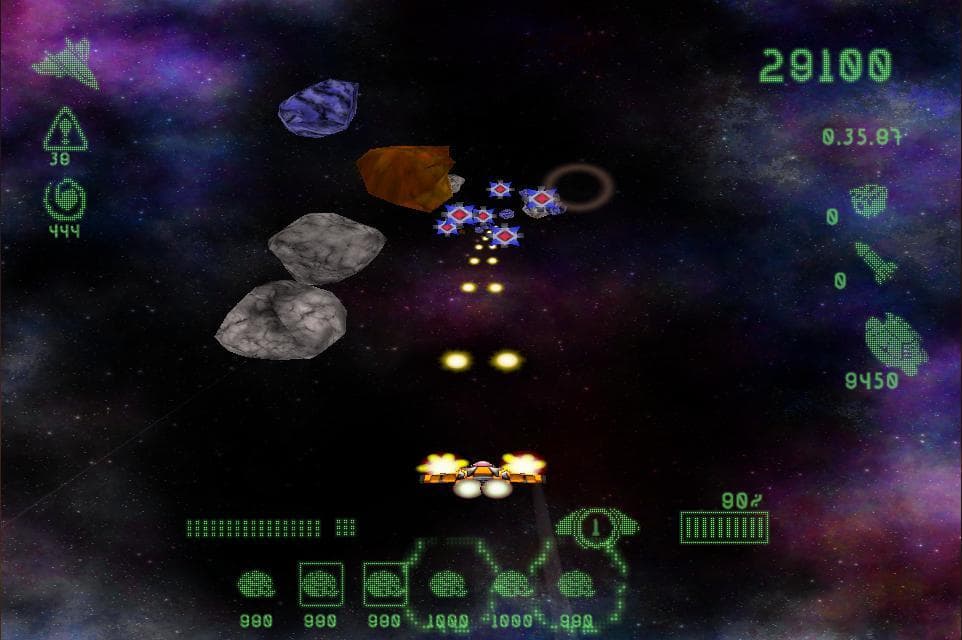Select the winged emblem numbered 1
The image size is (962, 640).
(596, 526)
